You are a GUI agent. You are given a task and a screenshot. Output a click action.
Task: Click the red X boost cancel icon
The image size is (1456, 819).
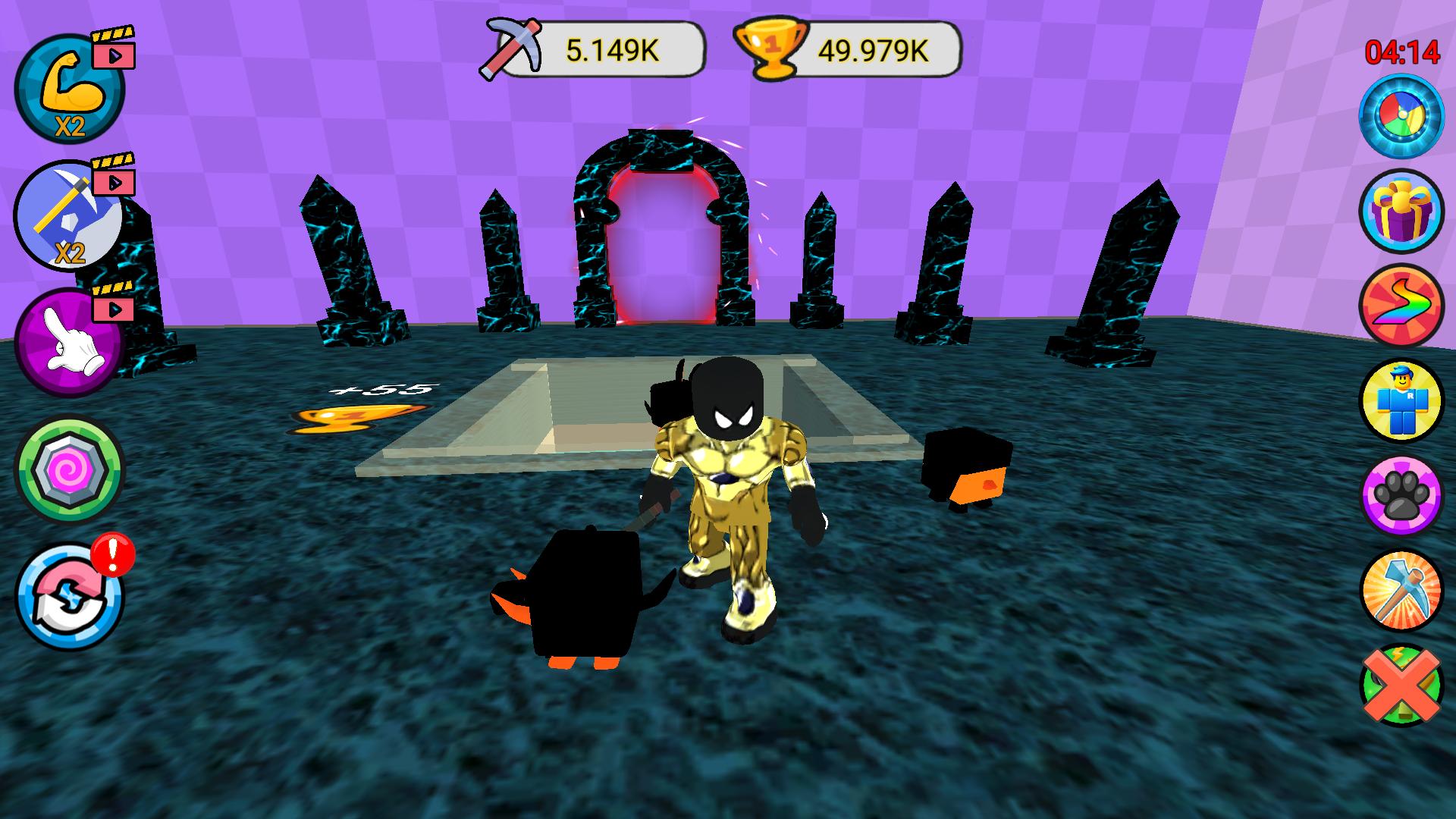click(1401, 686)
